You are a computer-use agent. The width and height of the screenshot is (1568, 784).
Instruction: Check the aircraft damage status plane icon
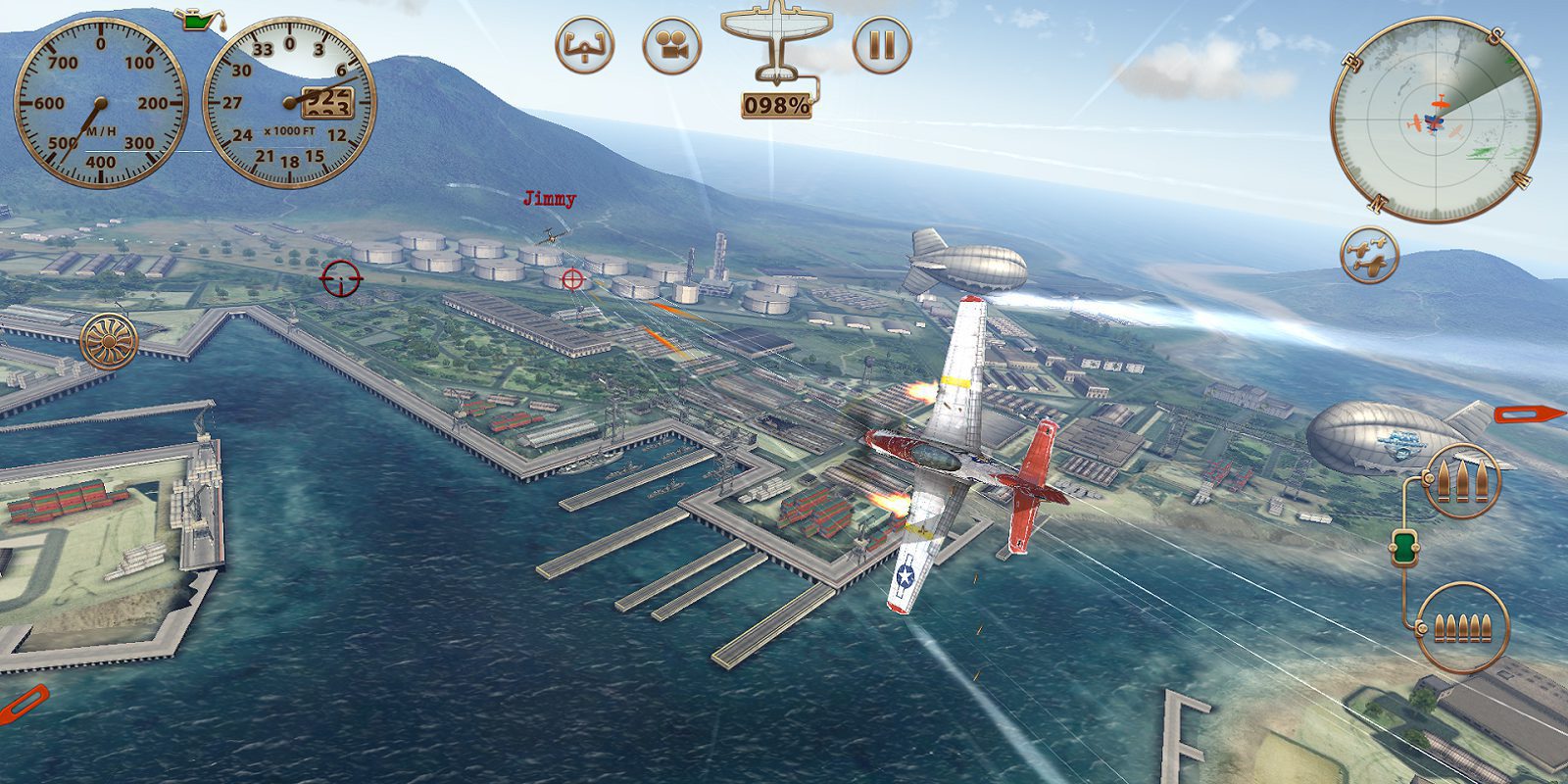coord(776,39)
